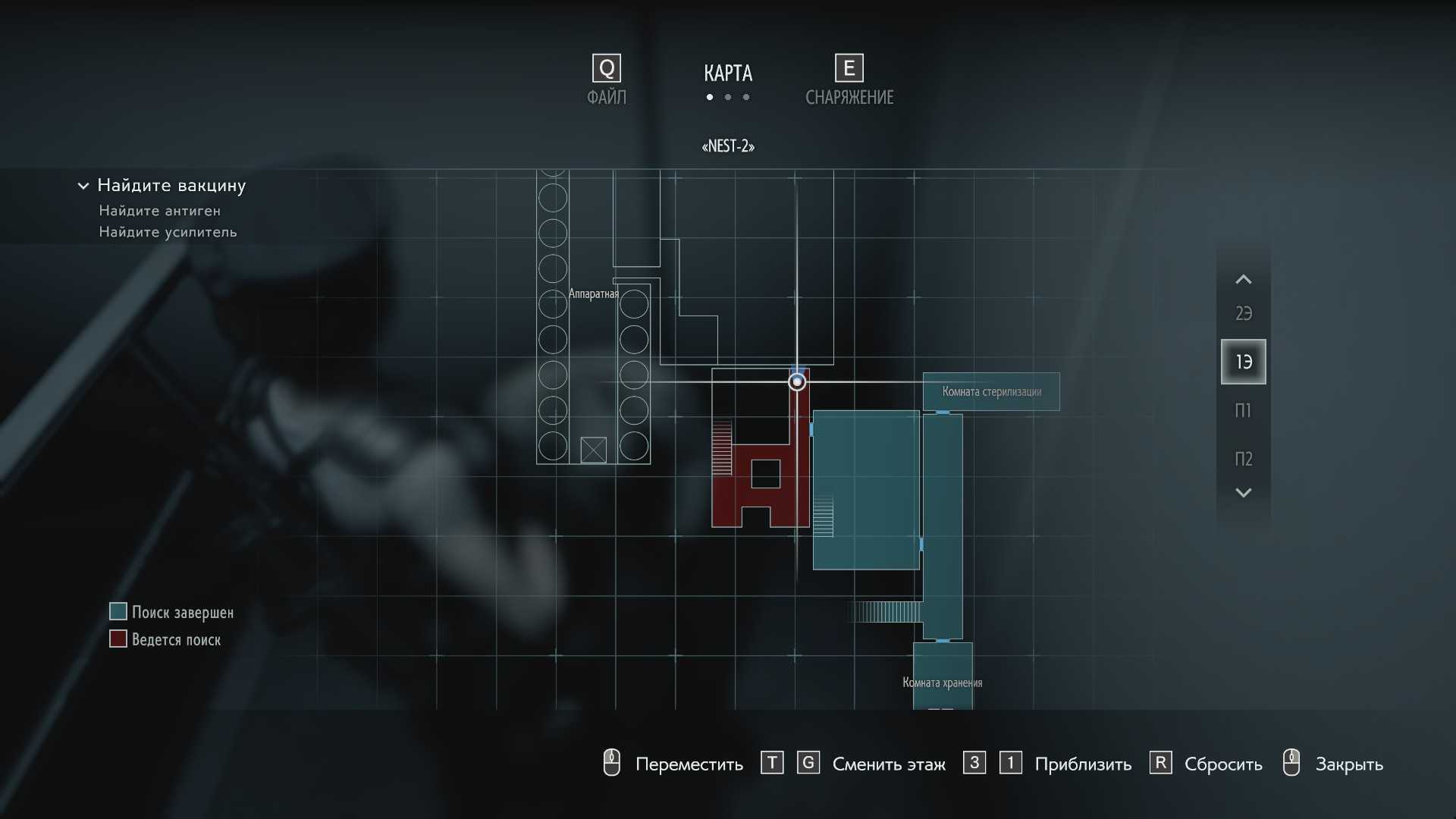Click the Сменить этаж label
Image resolution: width=1456 pixels, height=819 pixels.
tap(888, 764)
